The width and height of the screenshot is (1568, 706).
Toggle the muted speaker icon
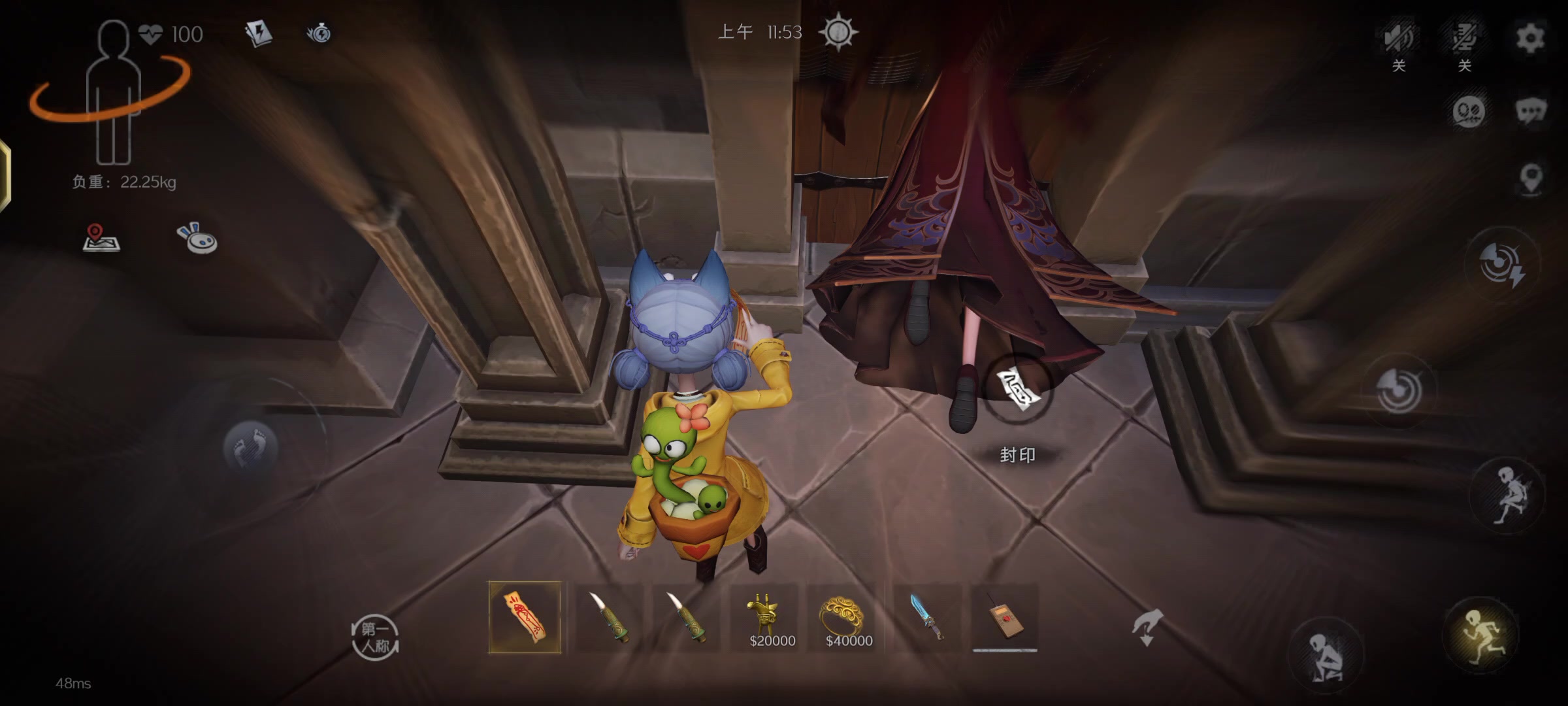(1398, 38)
